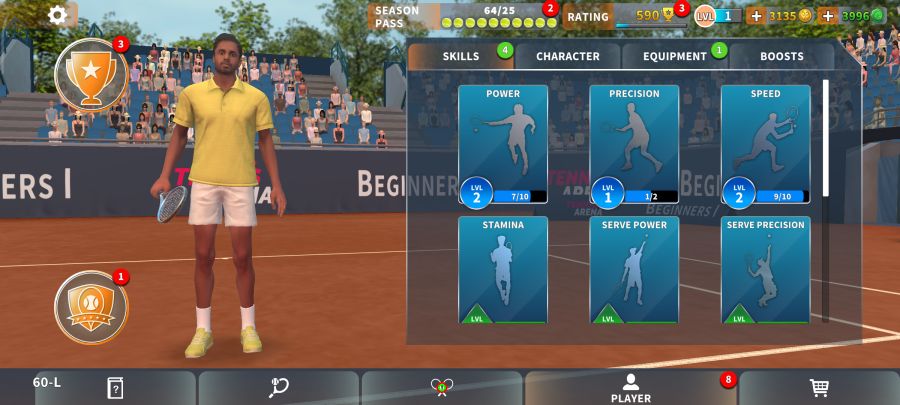The height and width of the screenshot is (405, 900).
Task: Open the Serve Power skill card
Action: pyautogui.click(x=634, y=270)
